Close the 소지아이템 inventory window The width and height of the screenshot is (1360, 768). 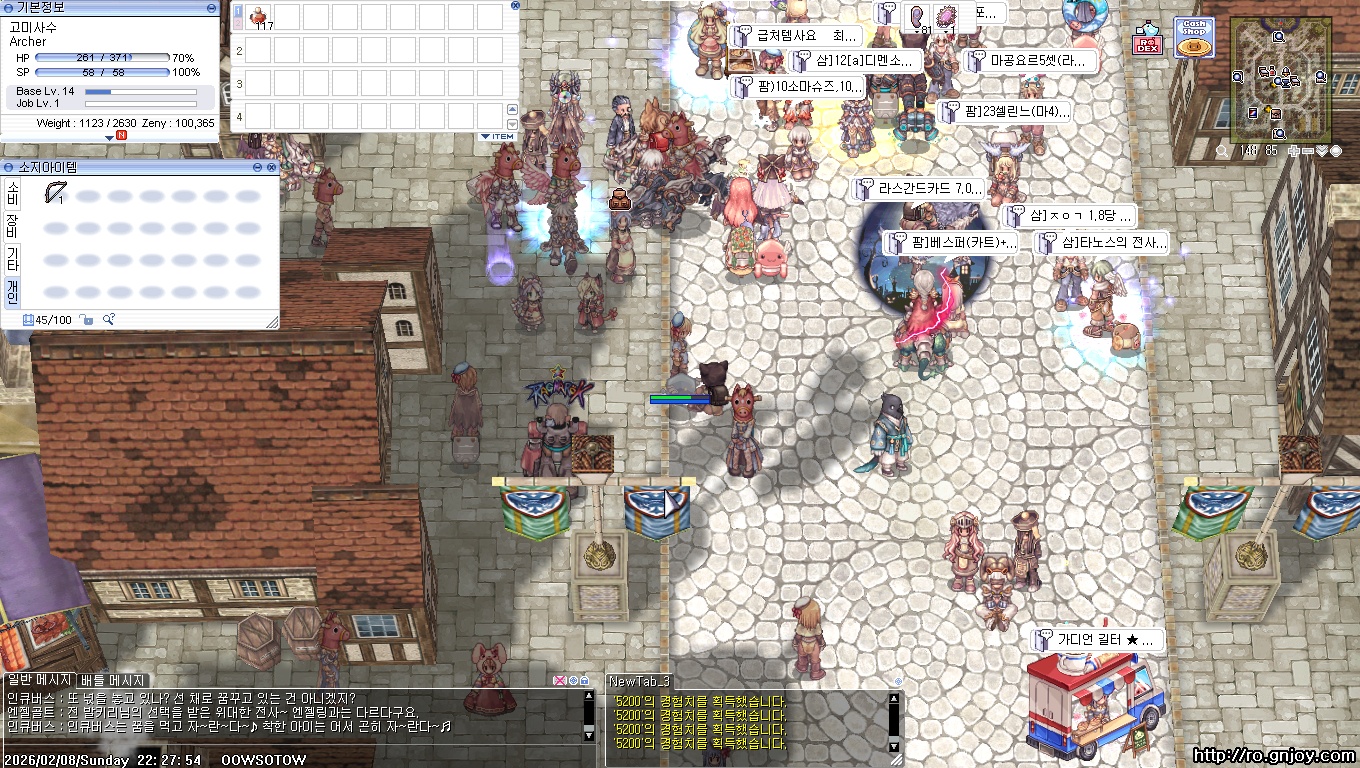click(x=273, y=167)
